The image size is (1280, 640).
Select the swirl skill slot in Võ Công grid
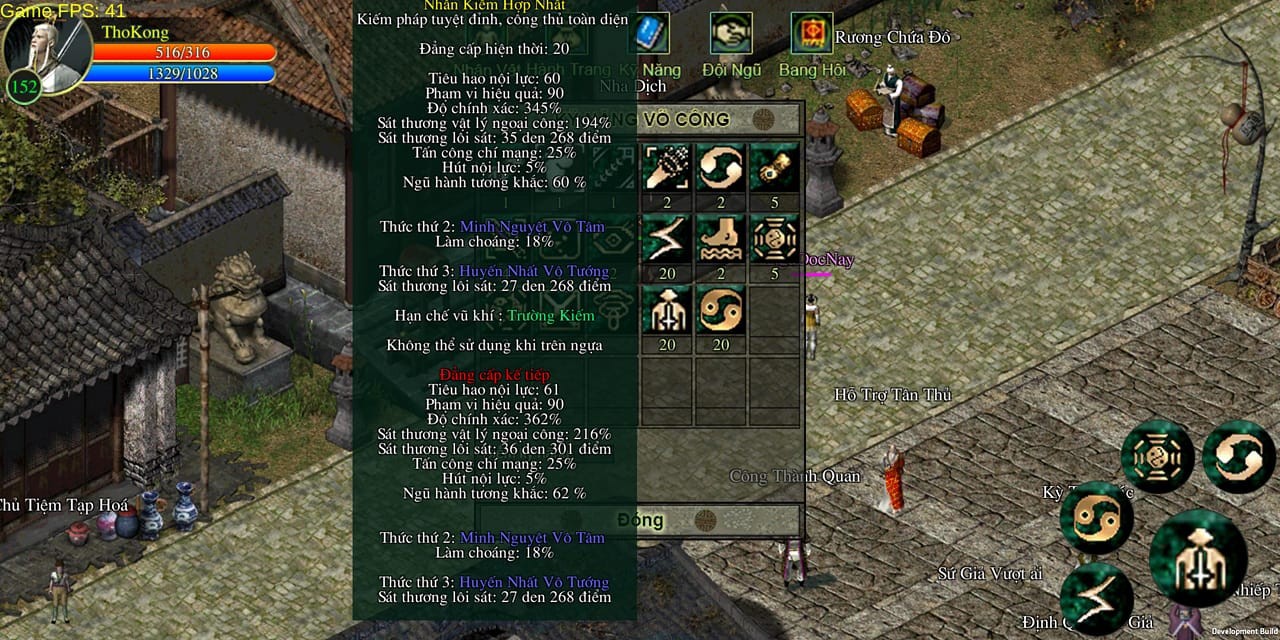tap(720, 168)
